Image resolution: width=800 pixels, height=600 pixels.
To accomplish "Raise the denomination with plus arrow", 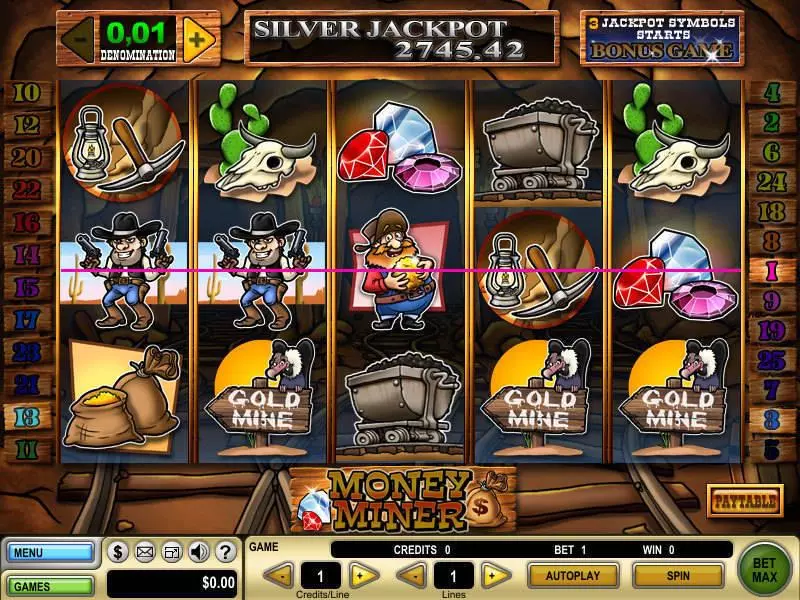I will coord(198,40).
